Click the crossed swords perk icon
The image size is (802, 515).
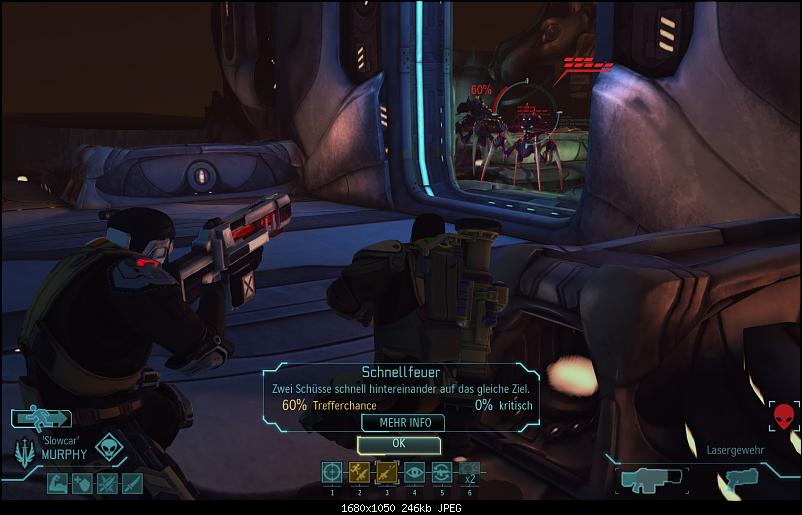click(107, 483)
